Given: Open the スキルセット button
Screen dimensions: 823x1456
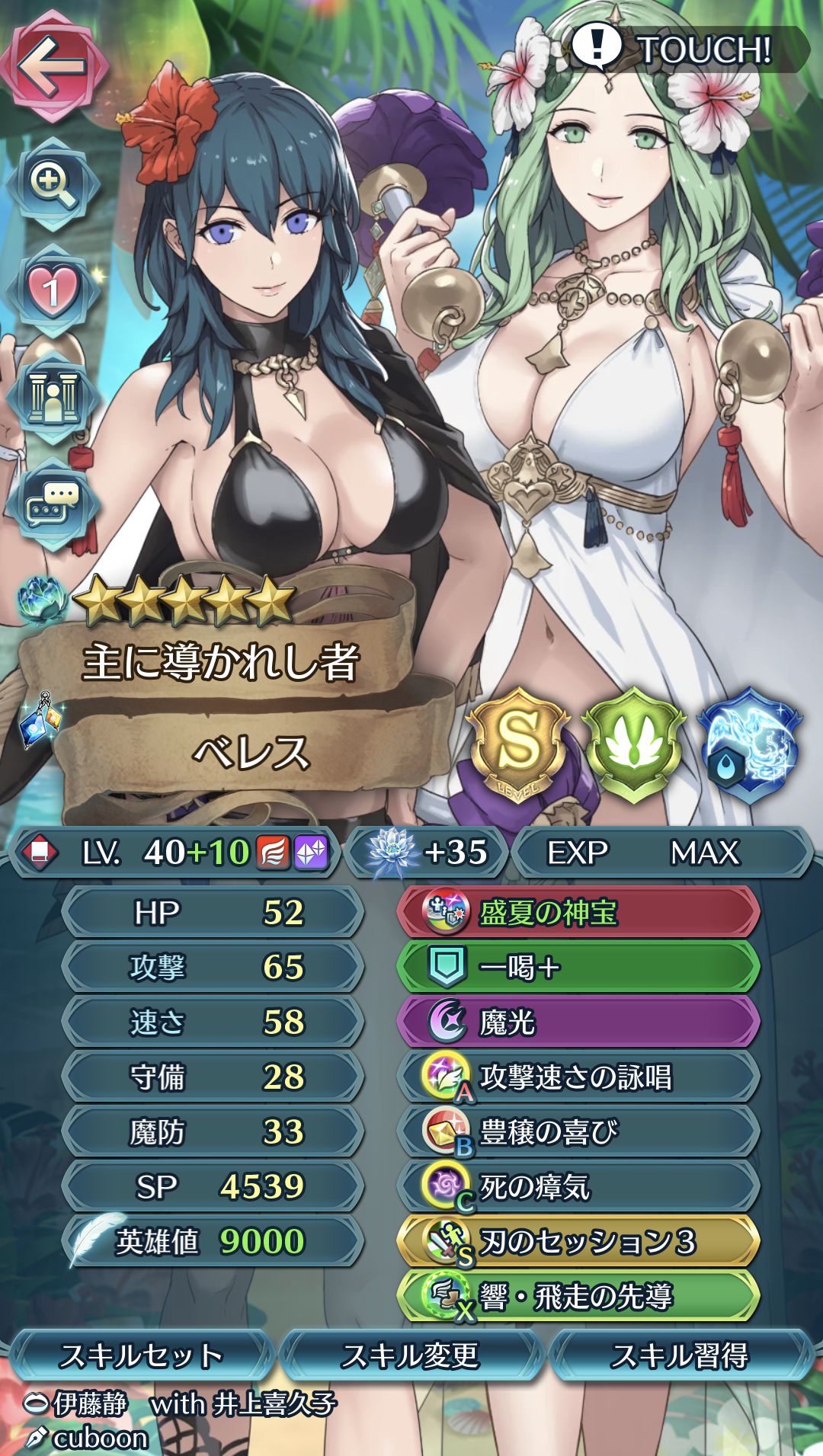Looking at the screenshot, I should coord(141,1356).
